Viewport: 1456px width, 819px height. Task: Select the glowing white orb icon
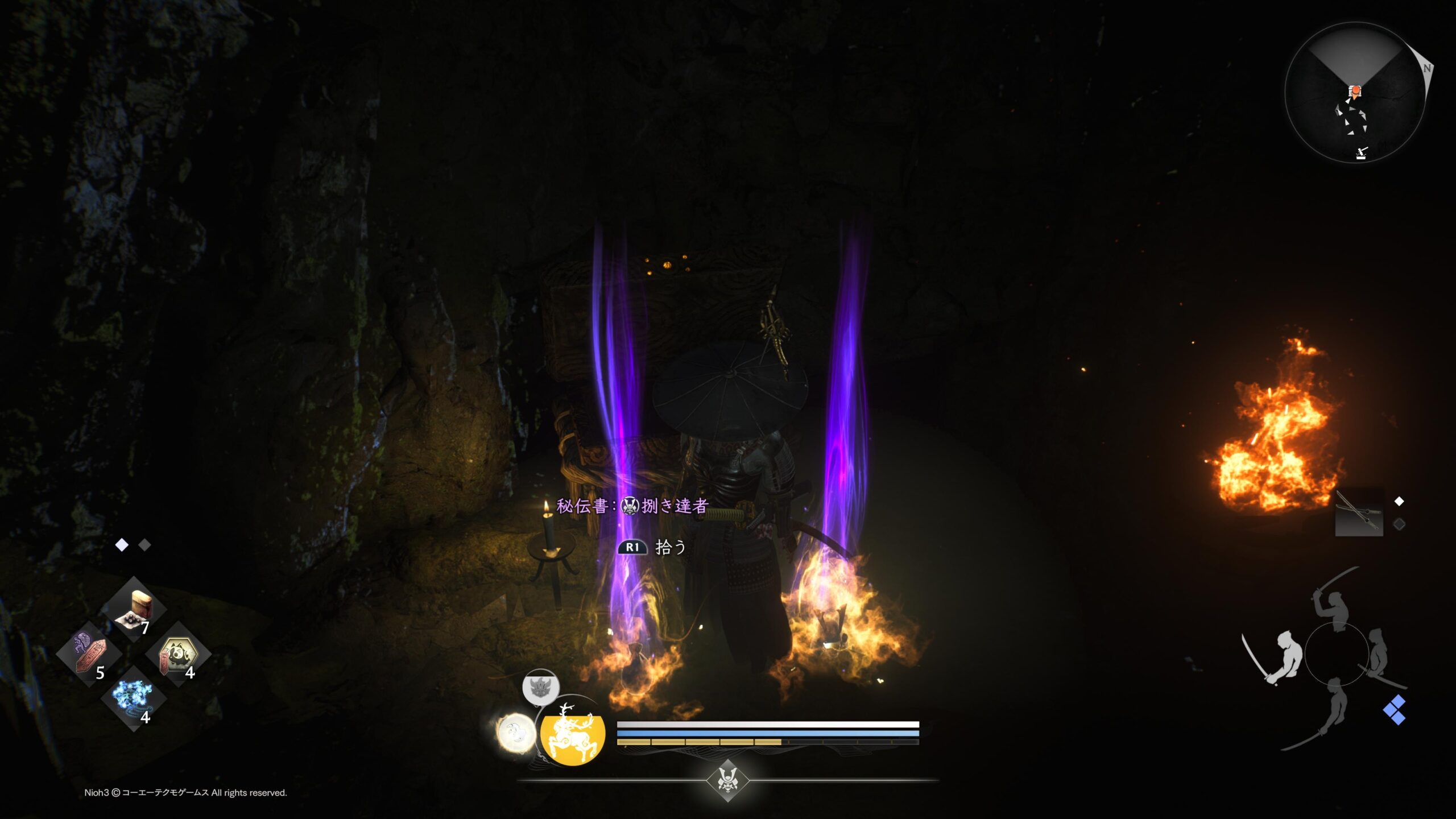coord(516,733)
